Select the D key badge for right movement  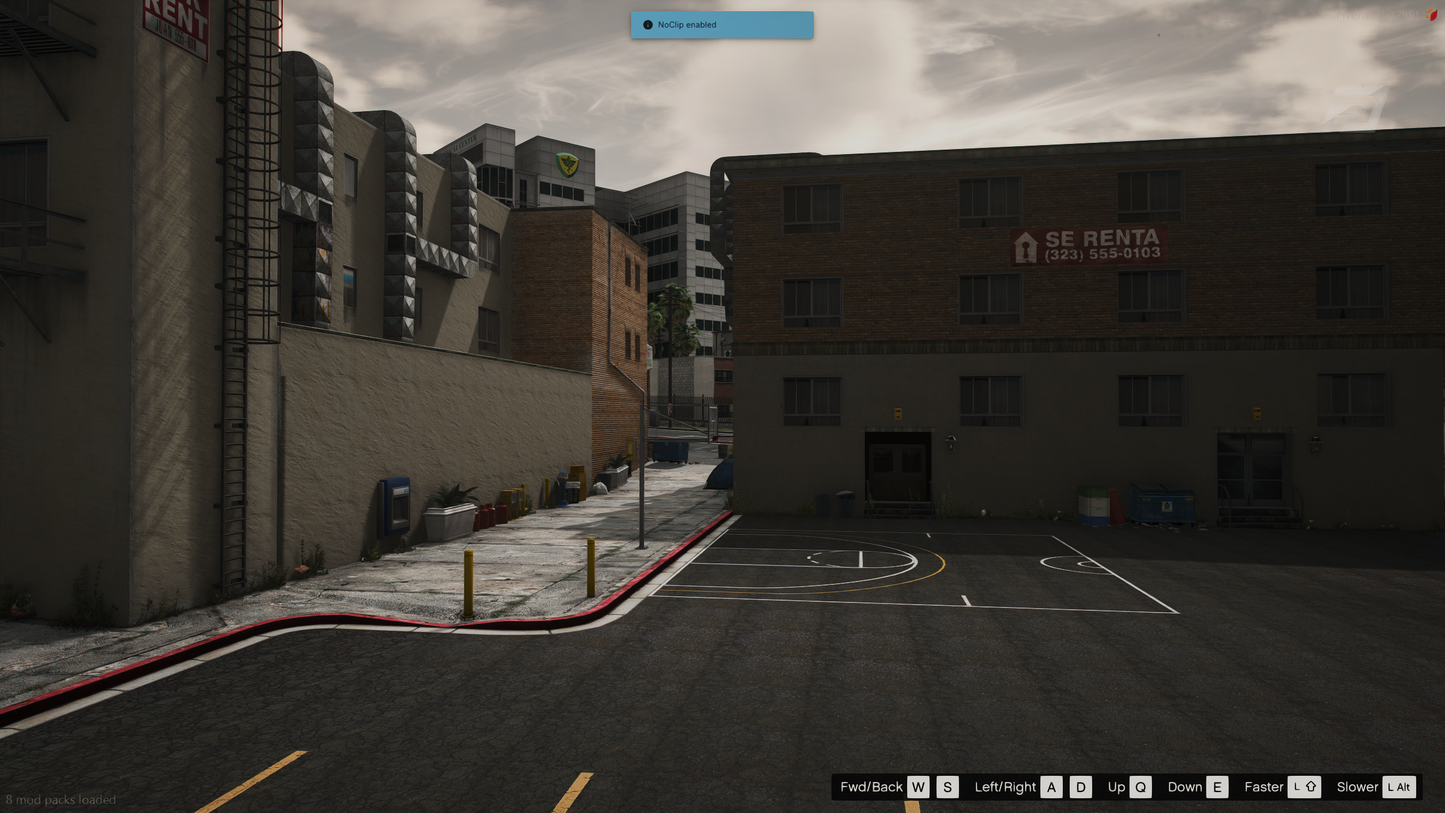coord(1080,787)
